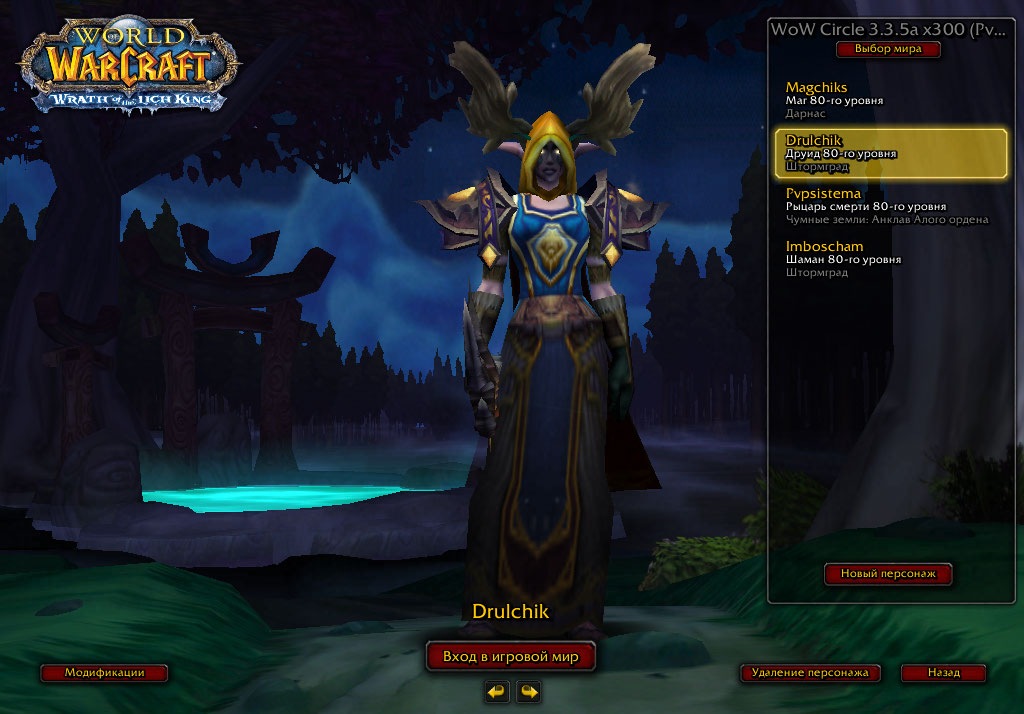Viewport: 1024px width, 714px height.
Task: Rotate character with the right arrow button
Action: tap(528, 691)
